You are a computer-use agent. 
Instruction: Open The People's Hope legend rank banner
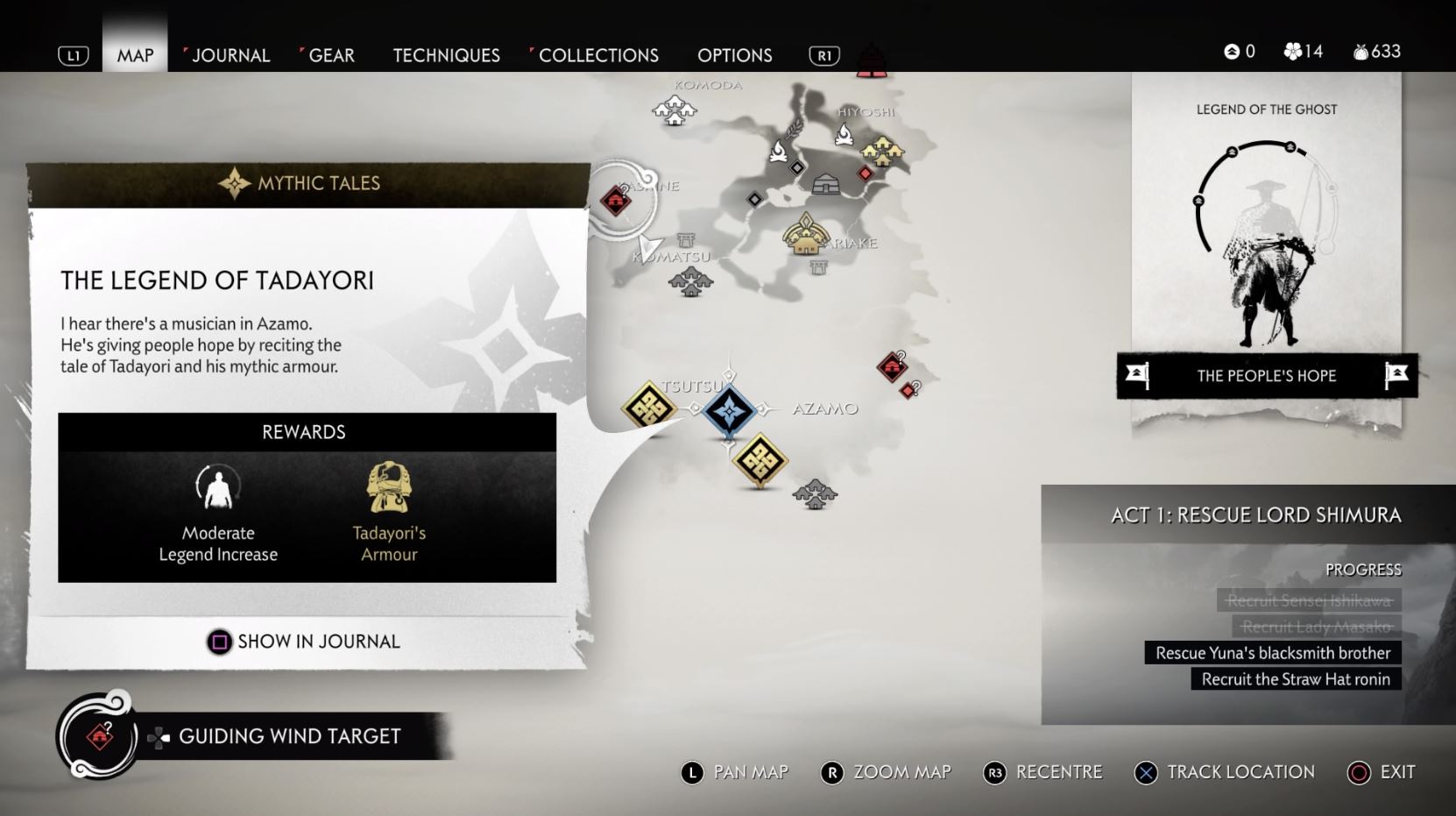(1266, 376)
